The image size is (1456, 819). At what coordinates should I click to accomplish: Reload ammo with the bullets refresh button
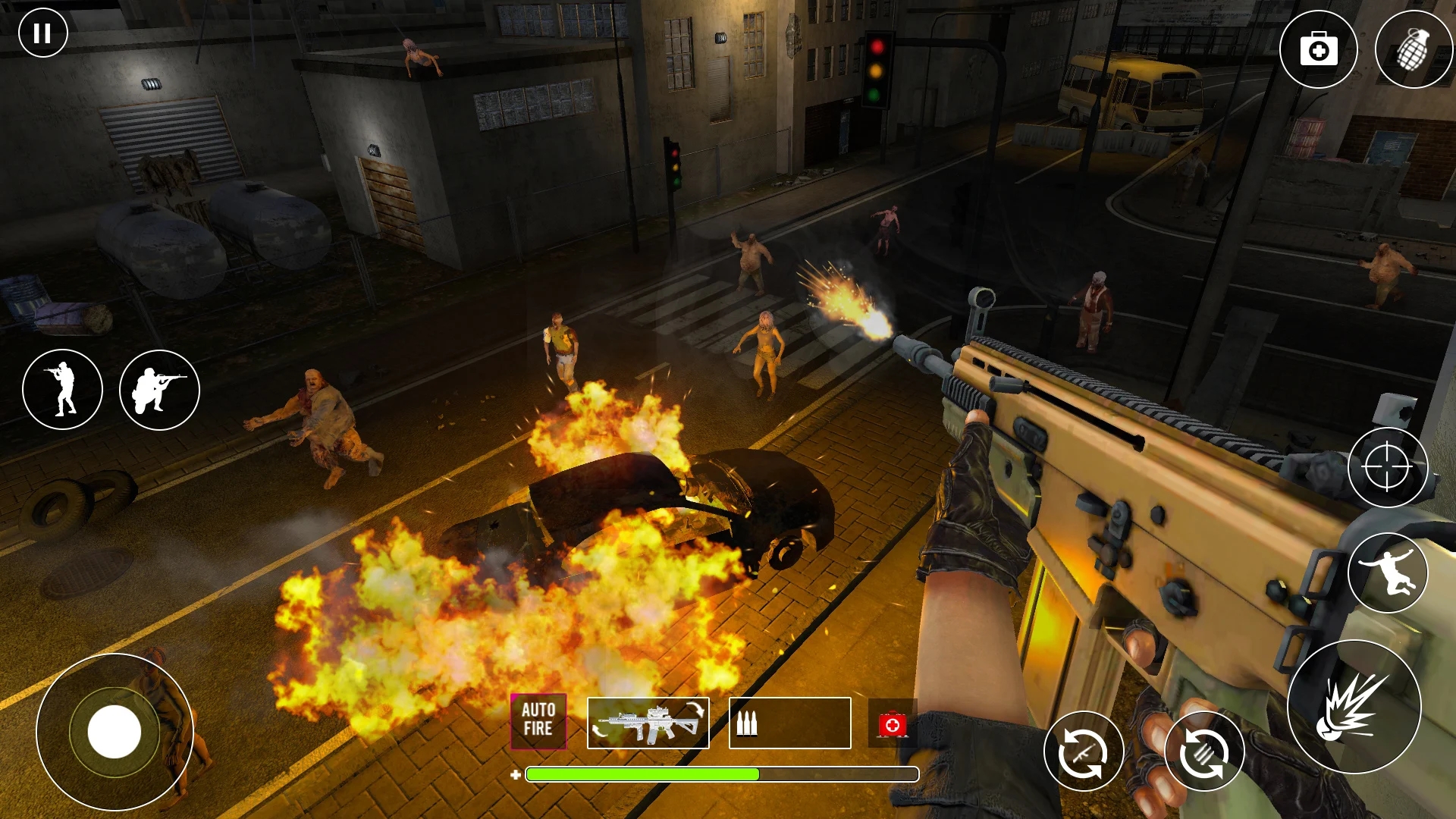point(1203,752)
